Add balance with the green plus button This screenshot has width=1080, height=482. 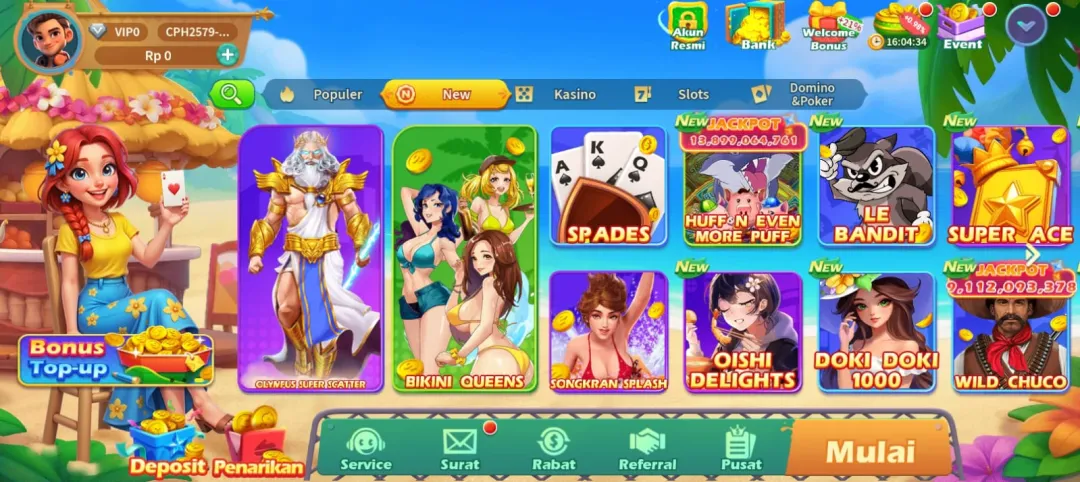tap(228, 55)
